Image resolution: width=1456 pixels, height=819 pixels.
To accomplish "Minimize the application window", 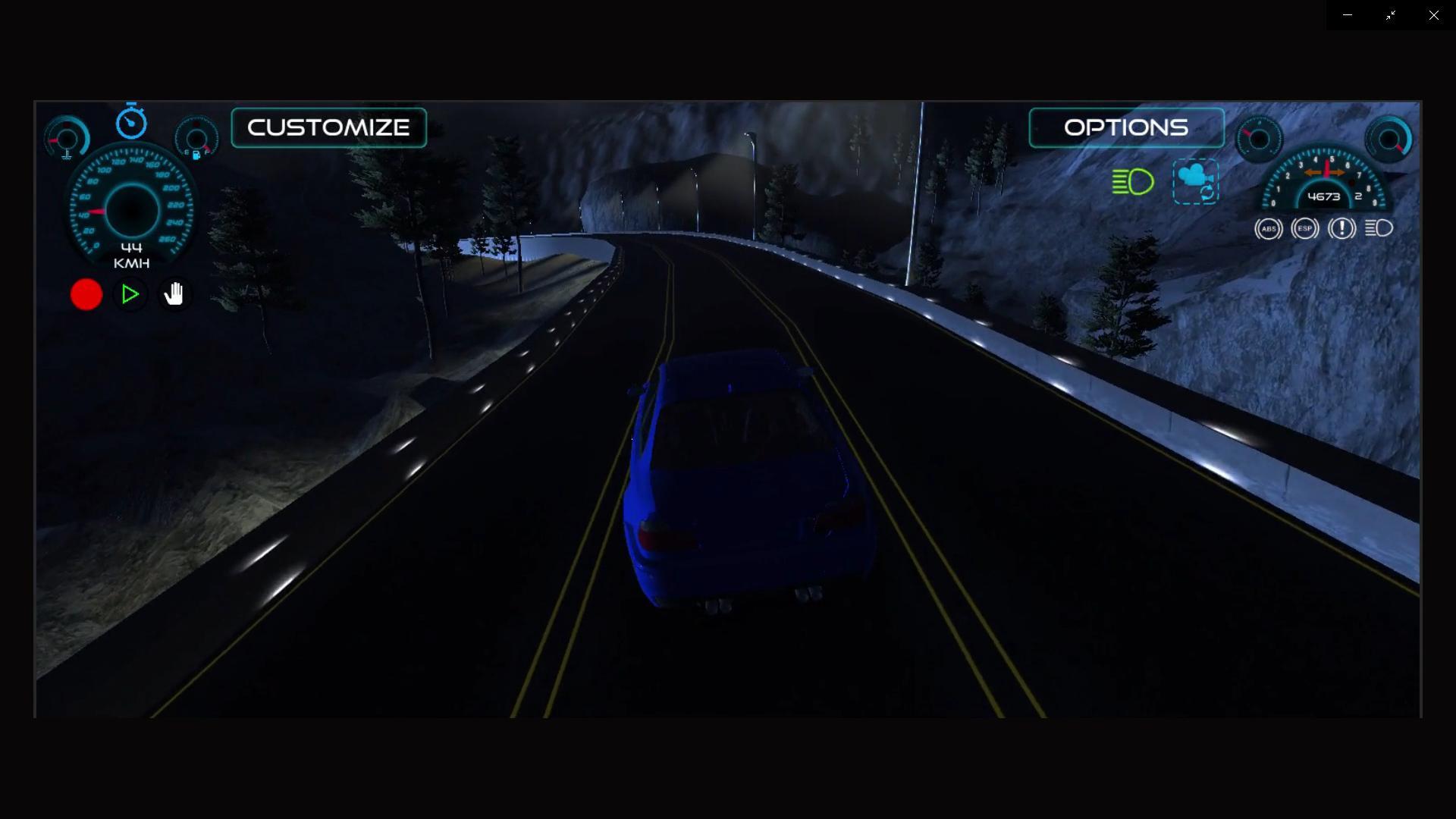I will pyautogui.click(x=1348, y=14).
